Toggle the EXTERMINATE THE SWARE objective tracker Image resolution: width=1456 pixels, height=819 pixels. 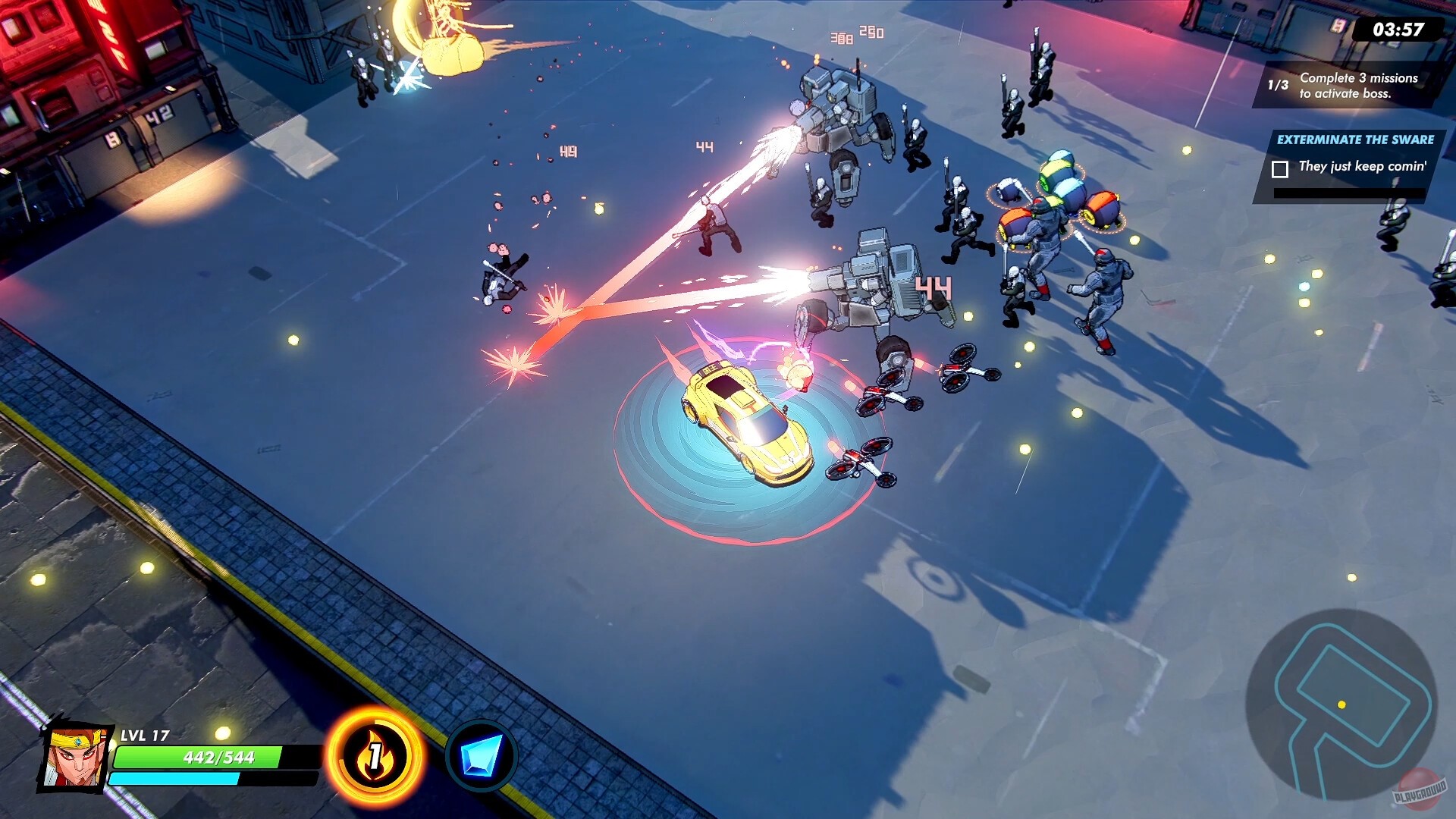[1355, 140]
